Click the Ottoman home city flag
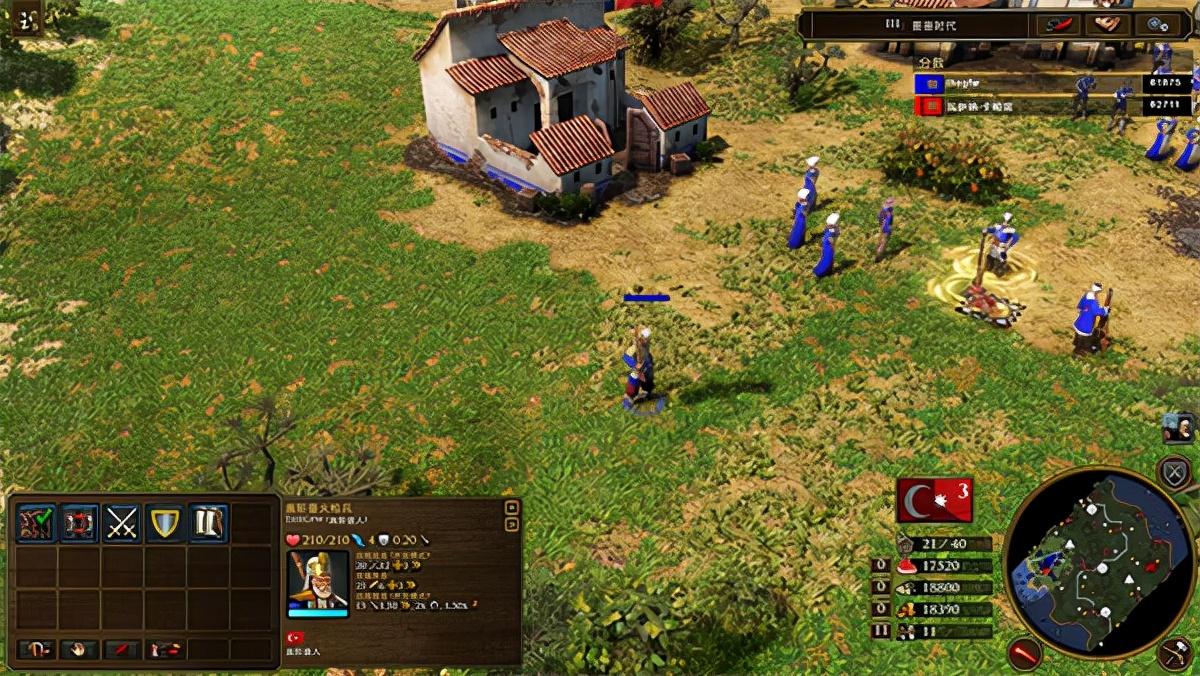 [x=934, y=500]
